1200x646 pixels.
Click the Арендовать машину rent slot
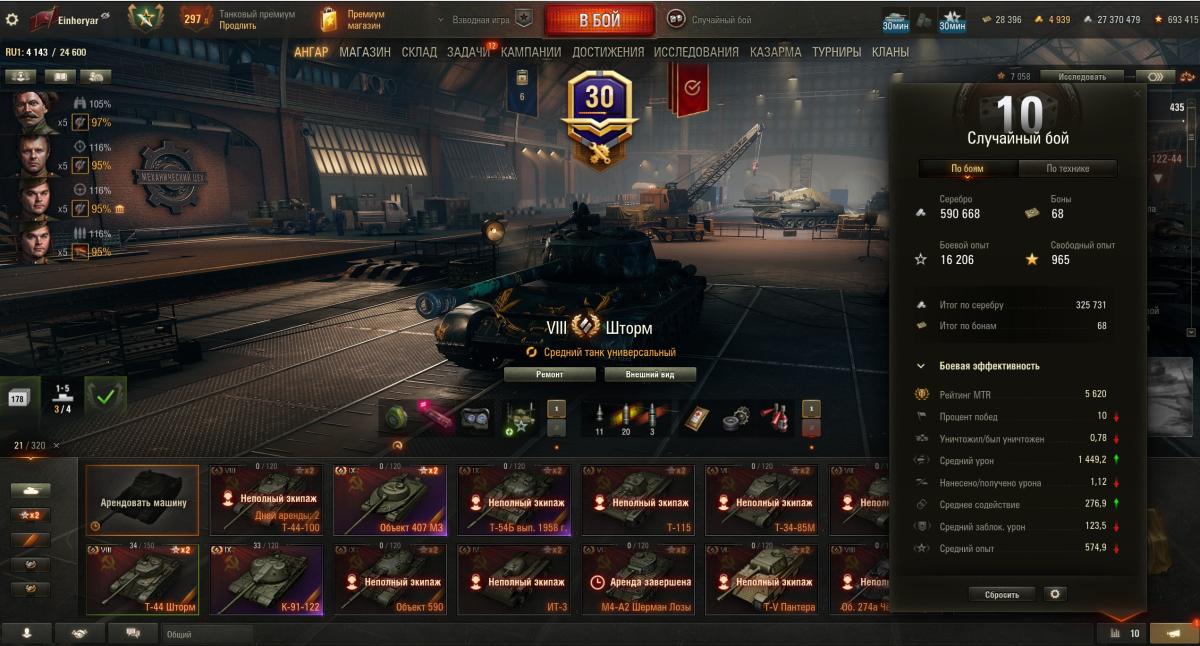[142, 500]
